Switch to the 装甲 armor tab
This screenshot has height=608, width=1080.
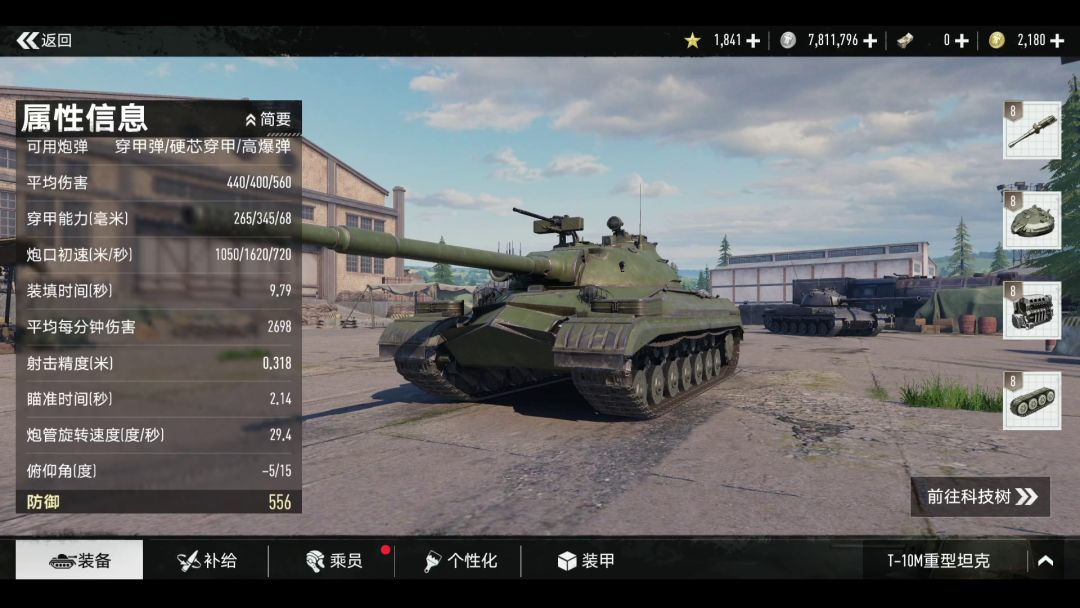tap(586, 561)
